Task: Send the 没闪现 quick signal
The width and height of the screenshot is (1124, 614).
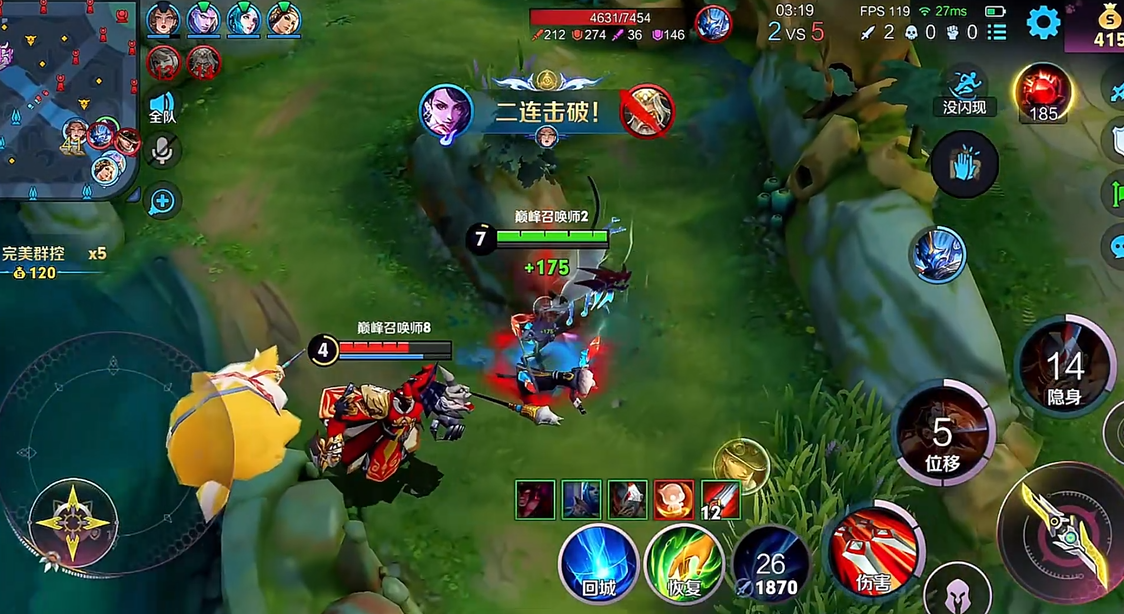Action: [x=965, y=90]
